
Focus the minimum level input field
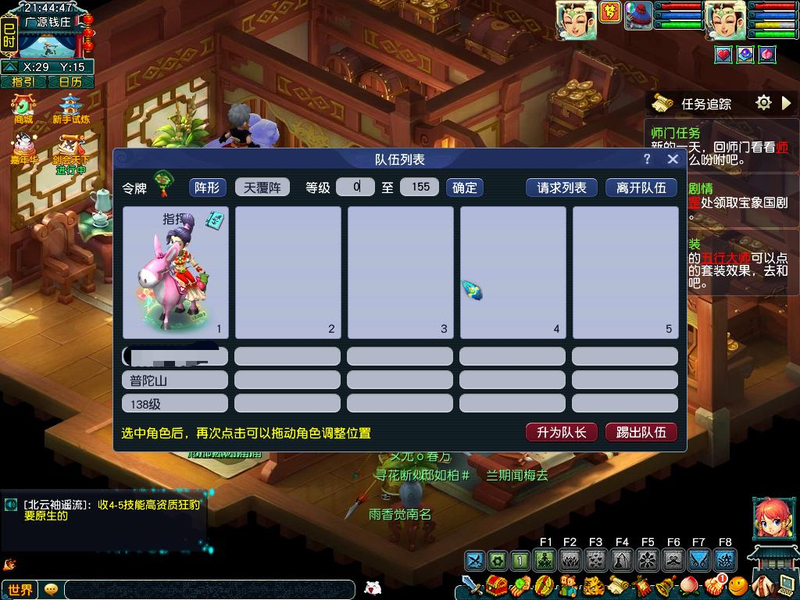click(355, 187)
